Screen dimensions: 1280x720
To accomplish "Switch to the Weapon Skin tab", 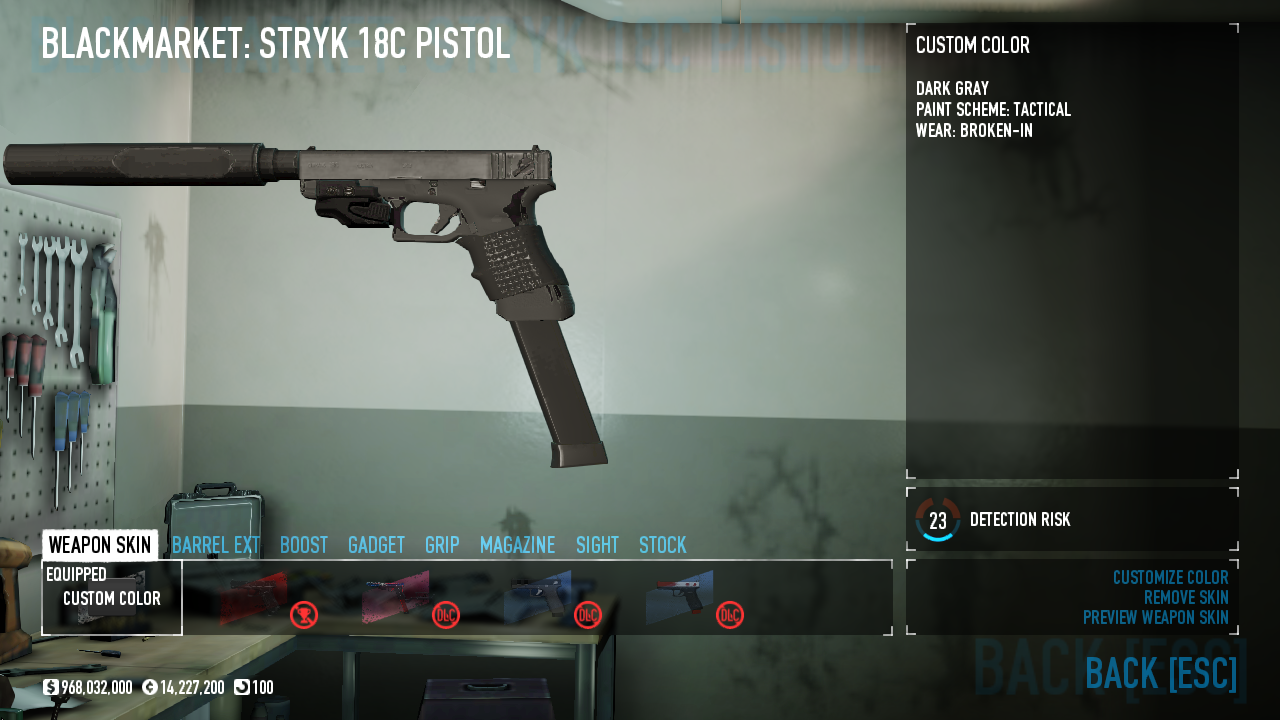I will point(100,545).
